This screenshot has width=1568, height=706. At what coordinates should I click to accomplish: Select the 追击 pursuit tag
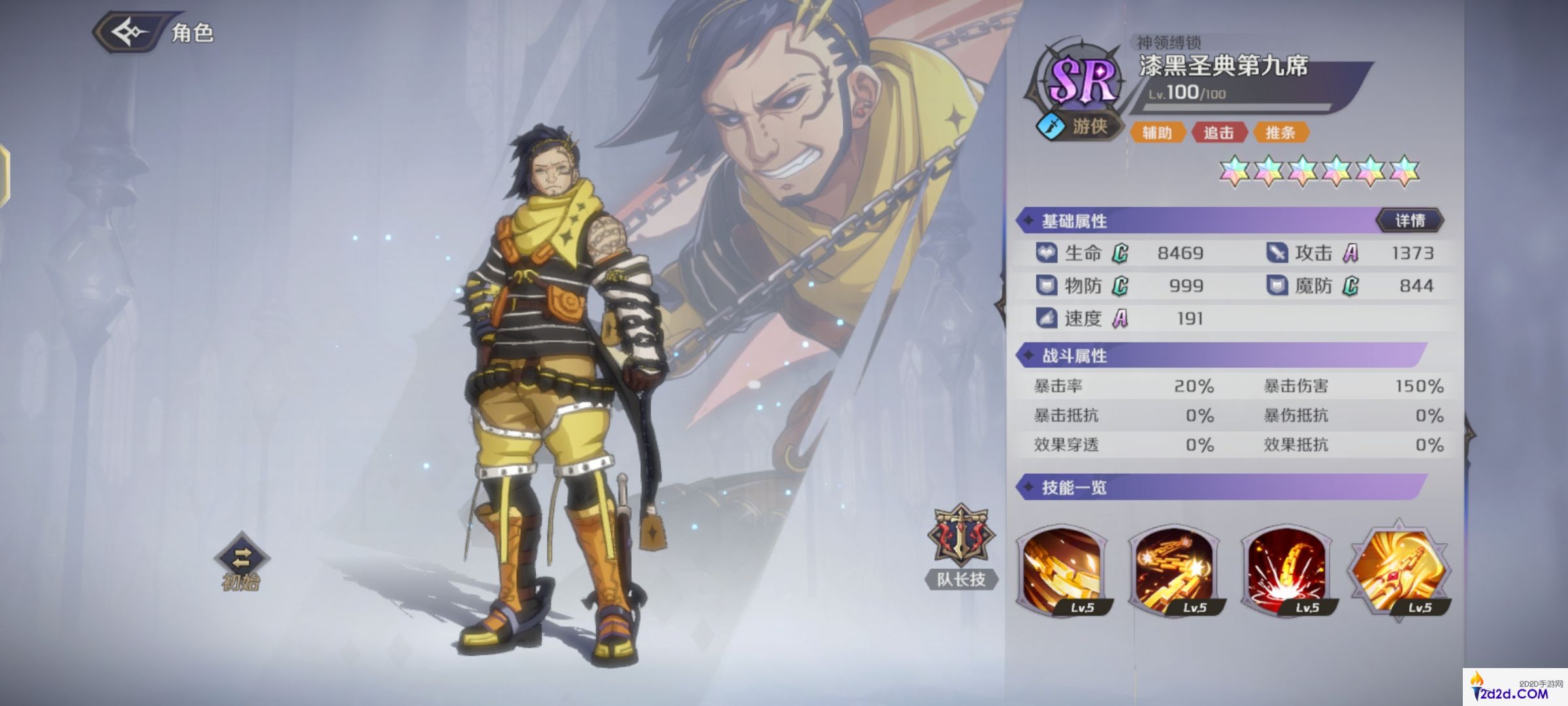click(1218, 133)
